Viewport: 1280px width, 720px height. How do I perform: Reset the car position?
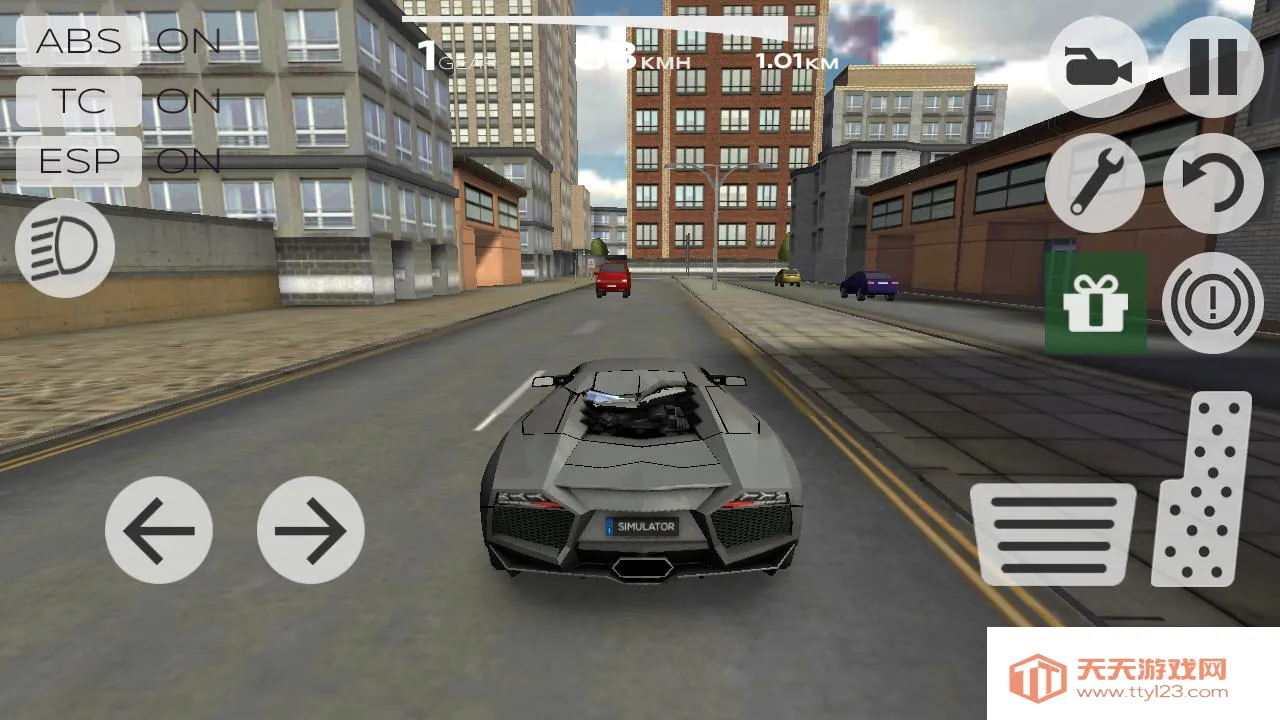click(x=1211, y=186)
